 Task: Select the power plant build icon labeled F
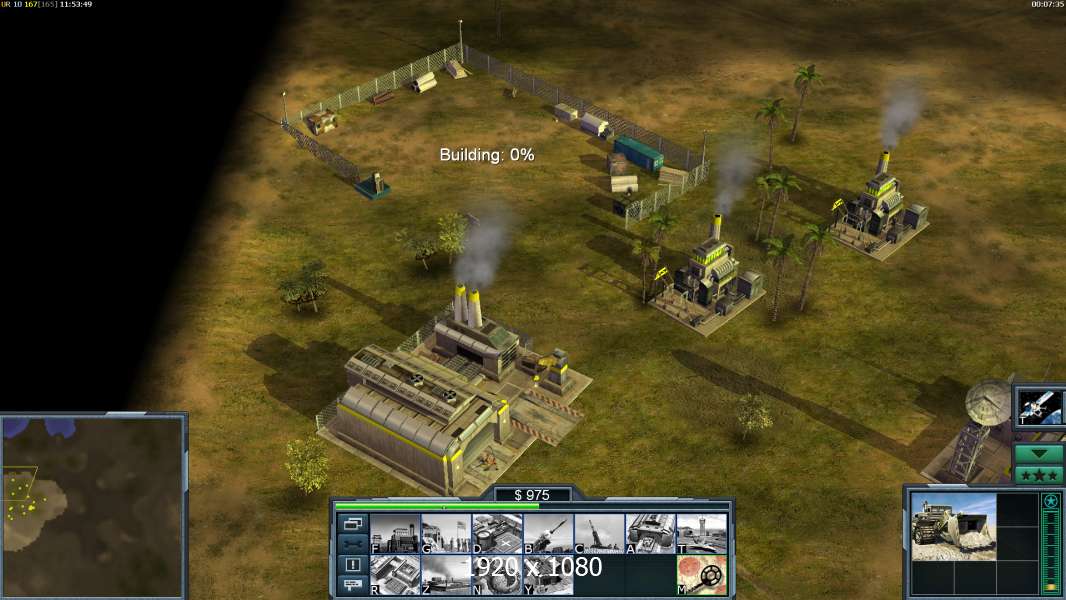pyautogui.click(x=394, y=534)
